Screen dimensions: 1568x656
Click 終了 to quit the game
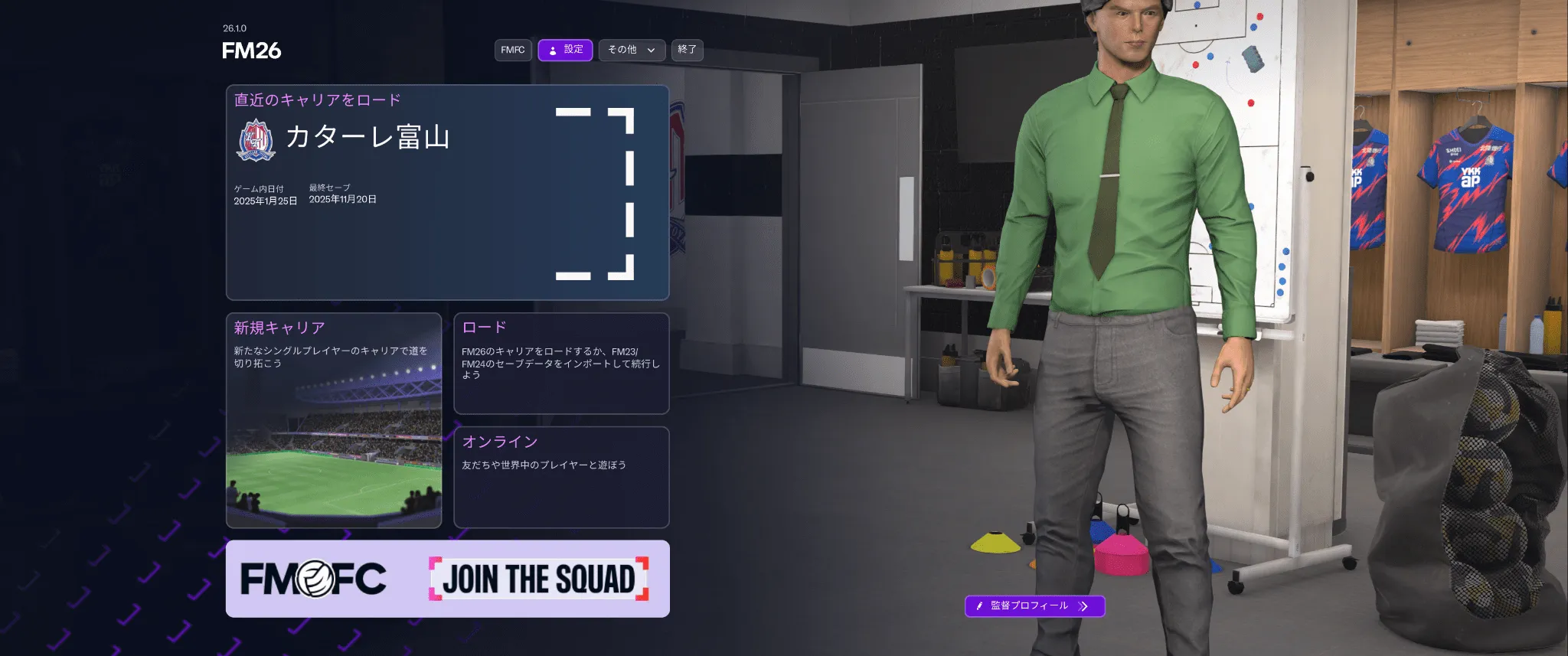point(687,50)
